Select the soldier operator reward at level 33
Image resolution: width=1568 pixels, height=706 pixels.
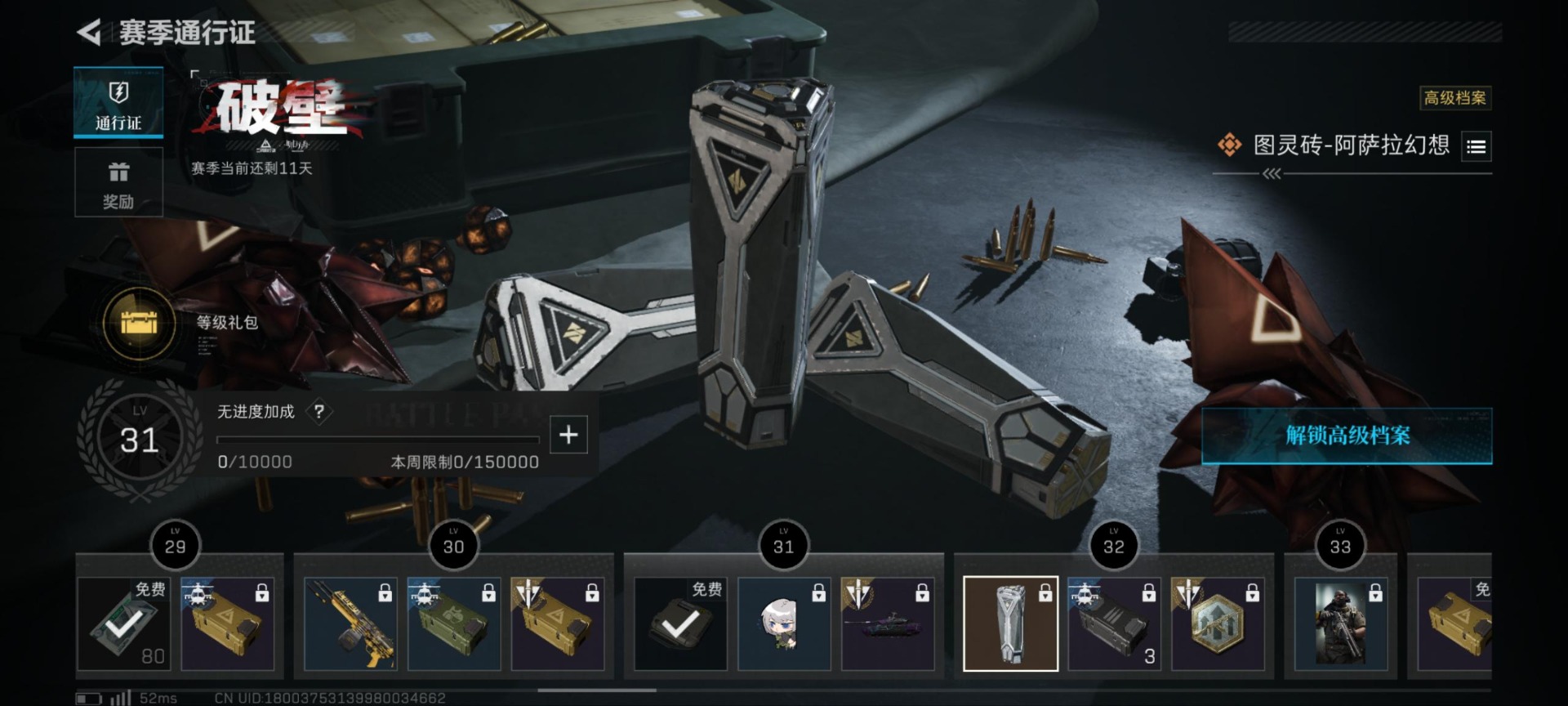click(x=1340, y=624)
